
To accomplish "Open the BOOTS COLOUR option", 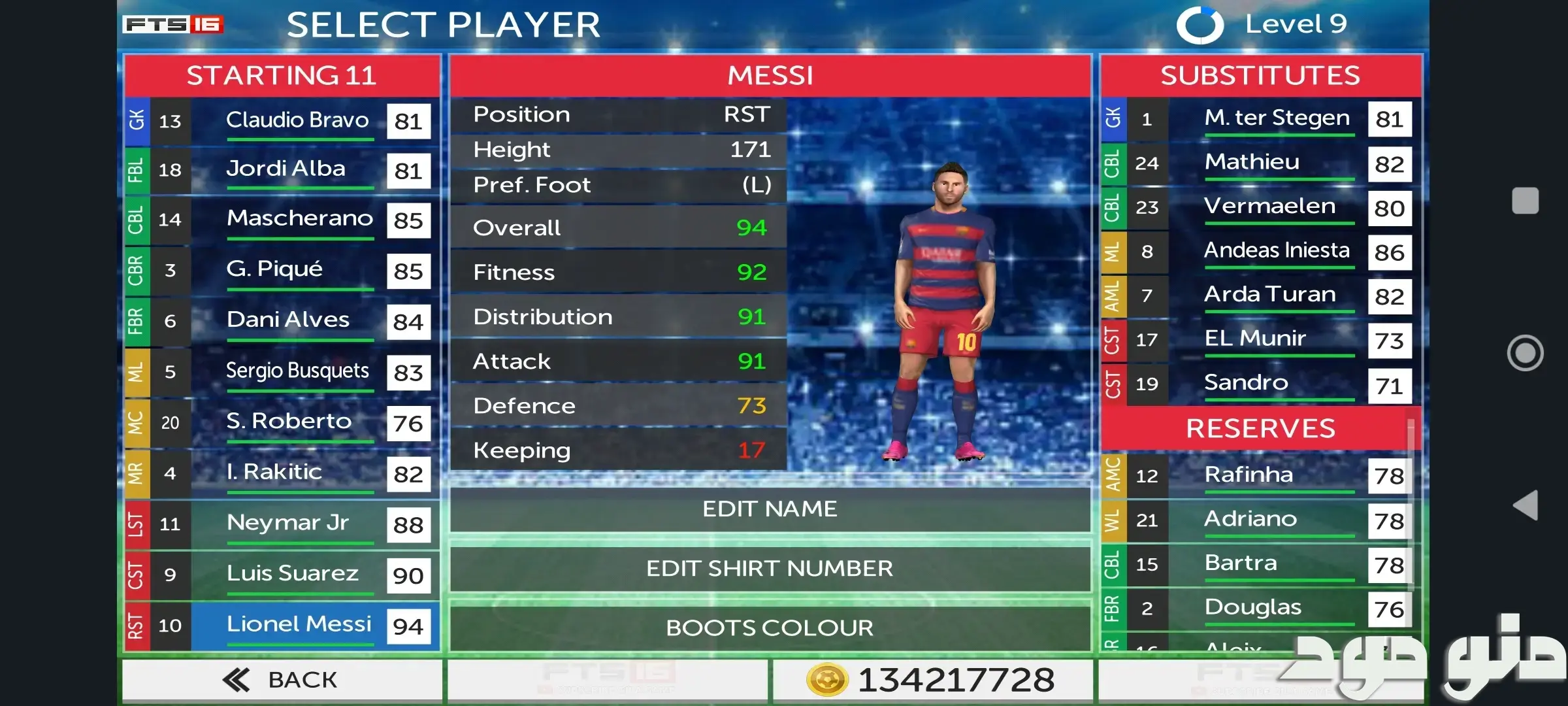I will tap(770, 628).
